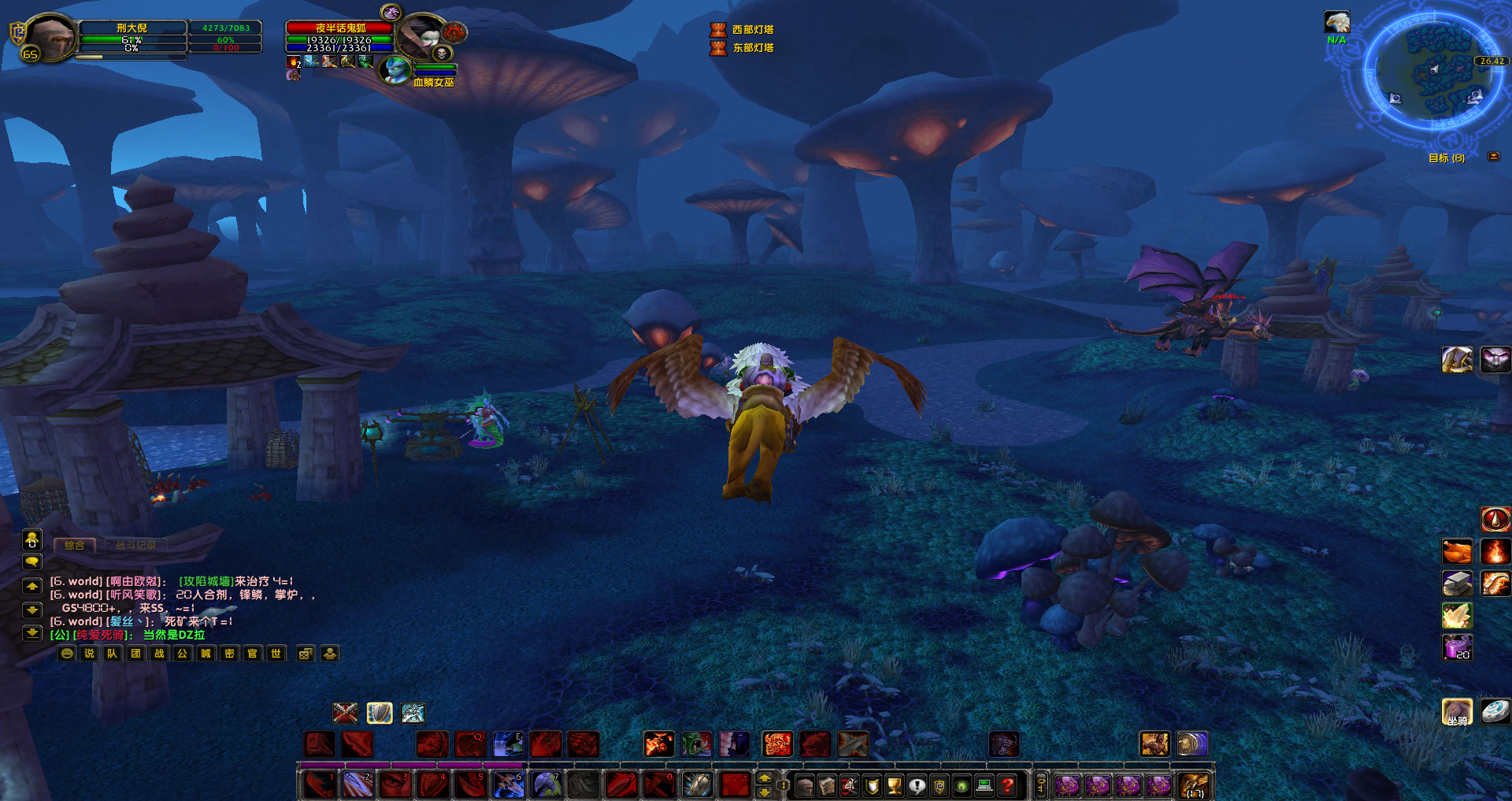Toggle the 世 world channel button
This screenshot has height=801, width=1512.
(276, 653)
